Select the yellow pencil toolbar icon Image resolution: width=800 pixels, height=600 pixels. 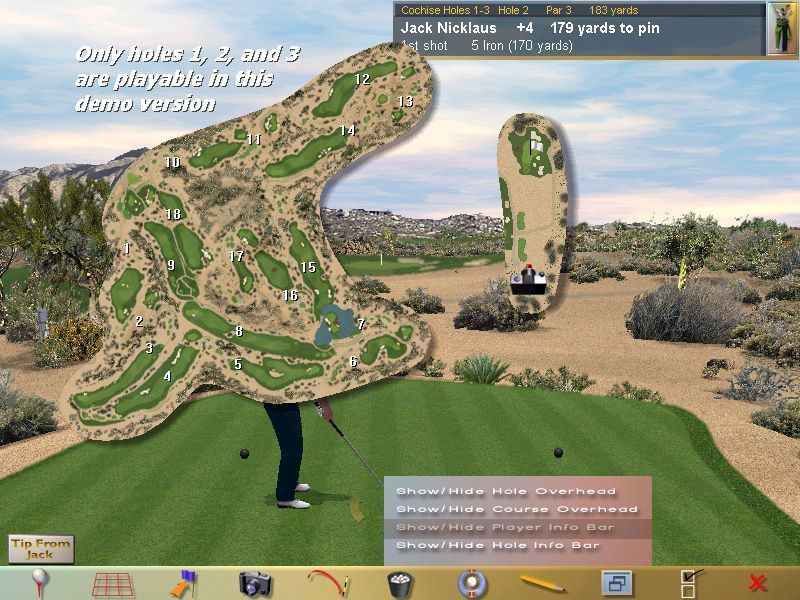tap(543, 583)
